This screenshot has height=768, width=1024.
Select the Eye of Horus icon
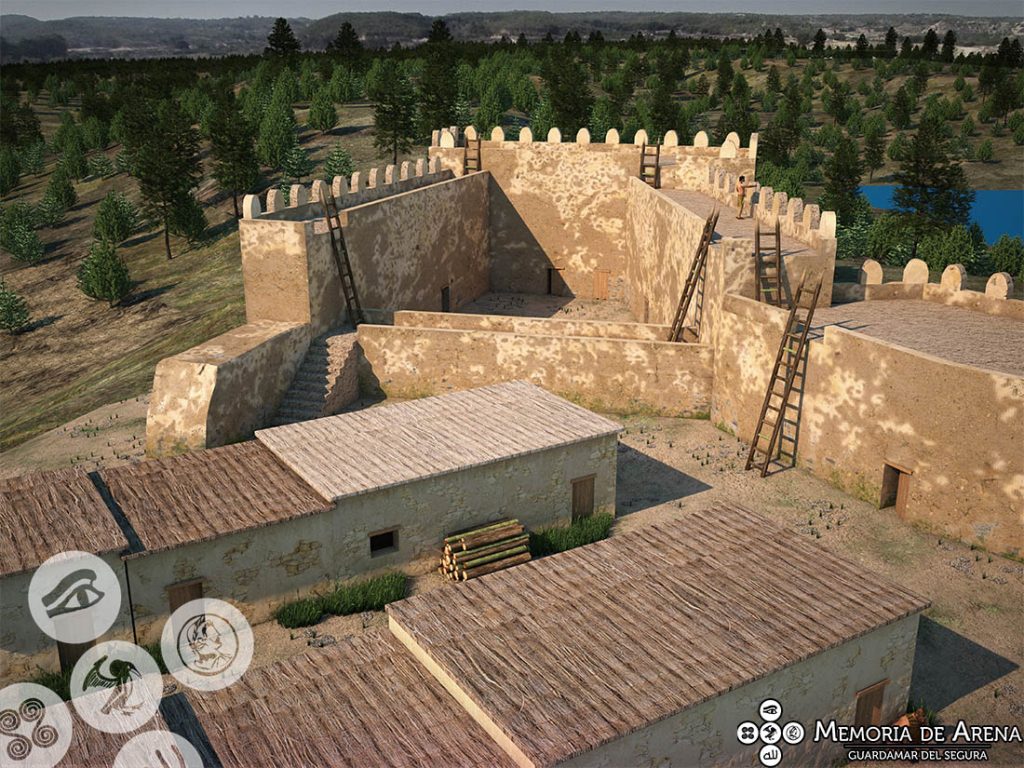coord(74,597)
